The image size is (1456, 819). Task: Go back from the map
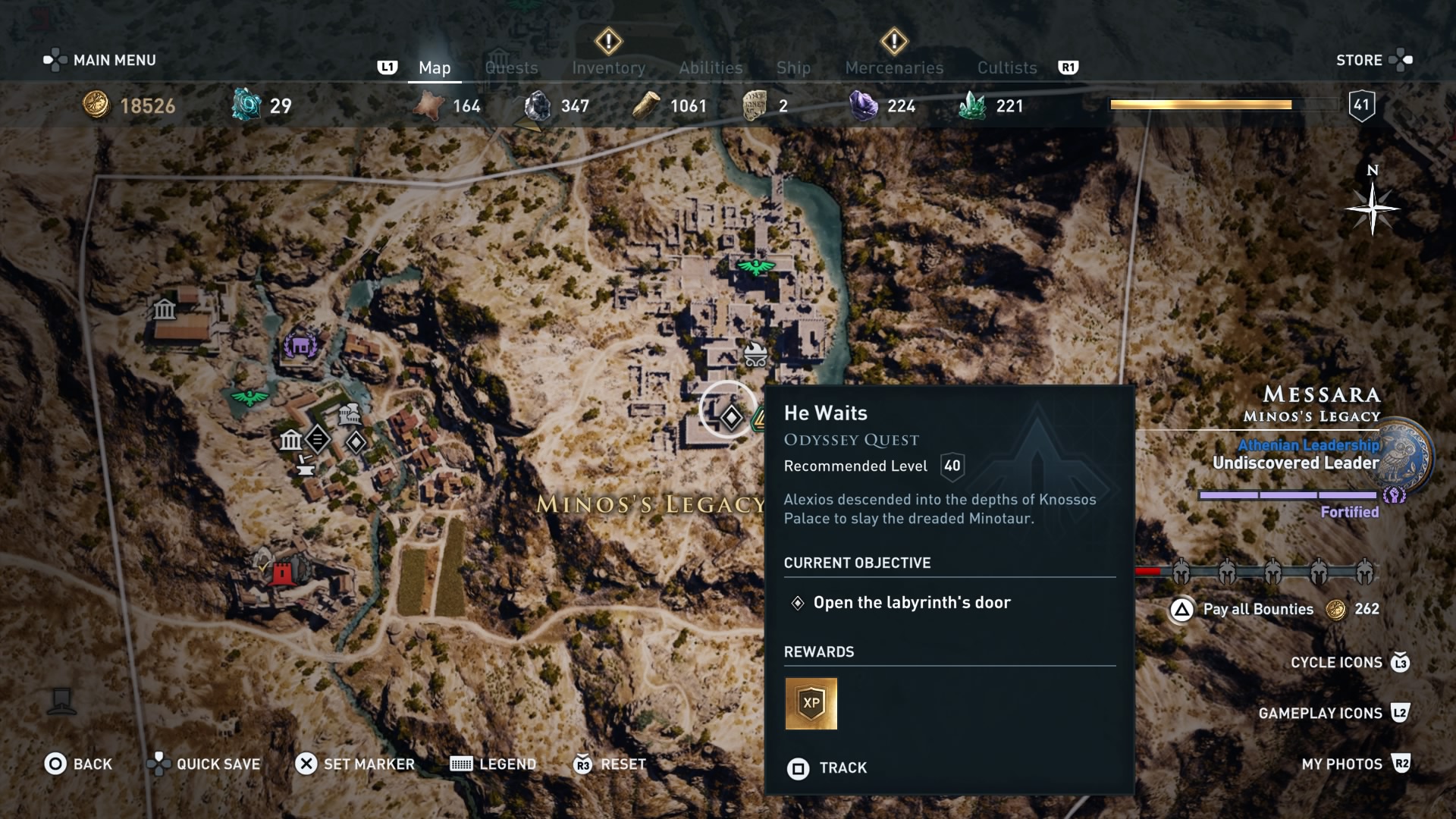78,764
